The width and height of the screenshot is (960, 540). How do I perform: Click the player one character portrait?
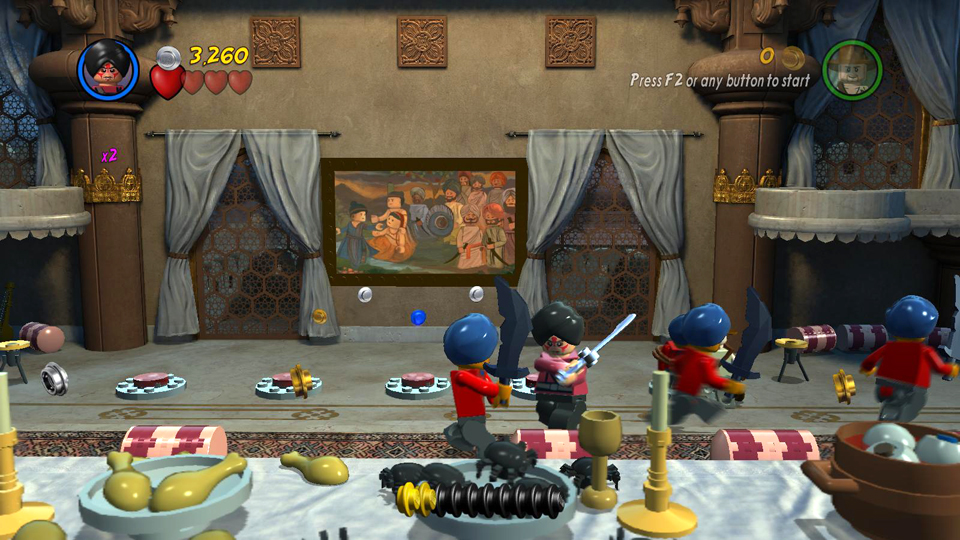[108, 69]
